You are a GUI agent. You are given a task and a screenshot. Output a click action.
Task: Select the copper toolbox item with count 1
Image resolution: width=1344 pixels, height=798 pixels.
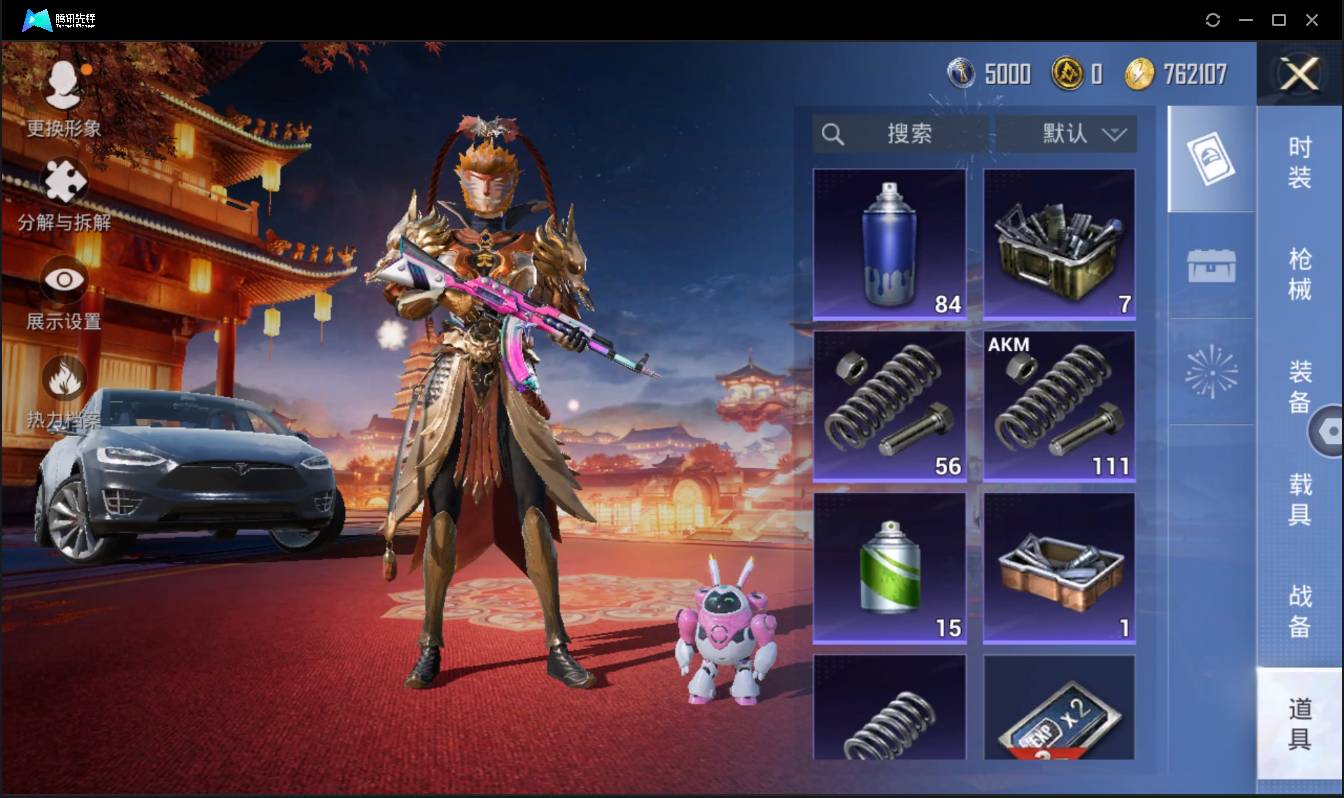pyautogui.click(x=1059, y=568)
